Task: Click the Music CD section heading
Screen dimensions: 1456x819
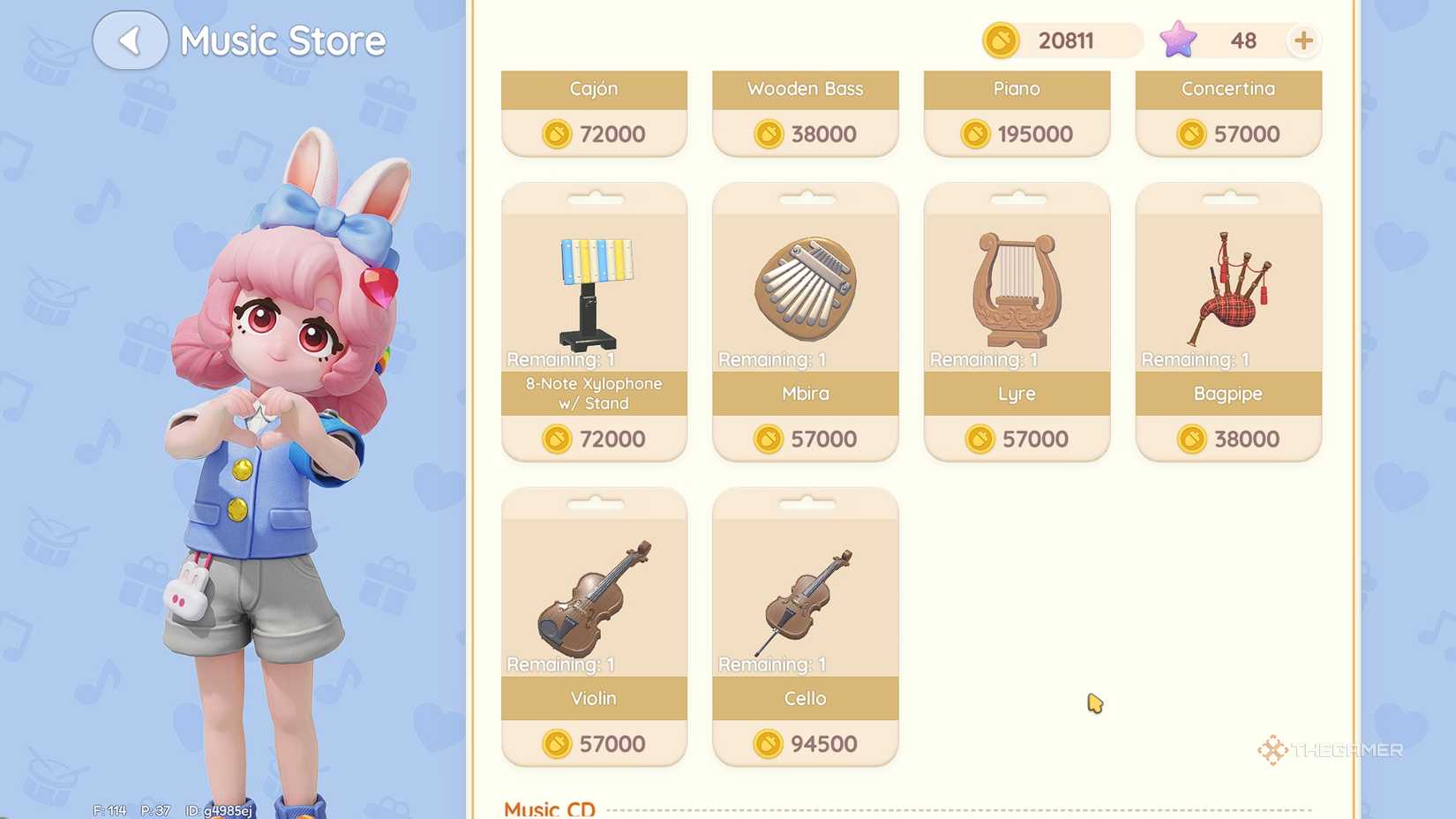Action: [548, 807]
